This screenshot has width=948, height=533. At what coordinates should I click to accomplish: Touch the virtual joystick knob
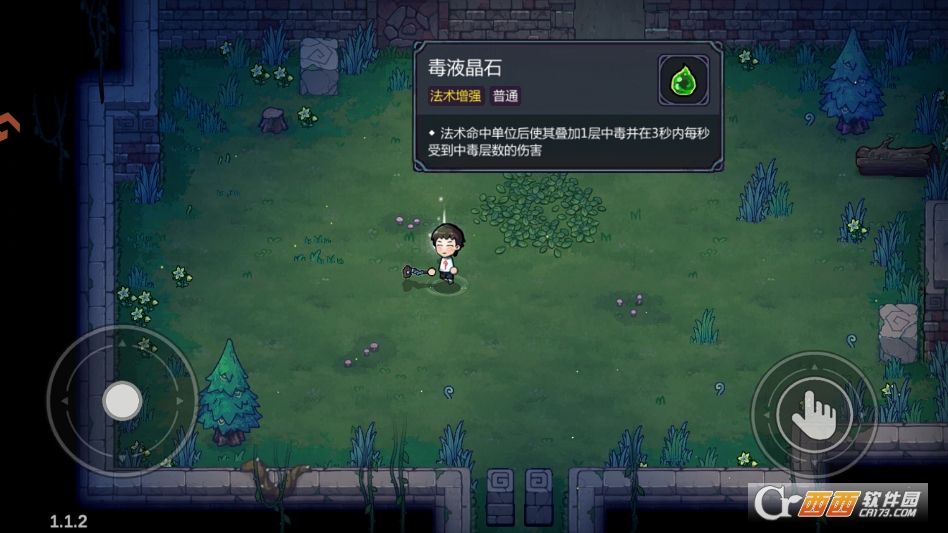[122, 401]
